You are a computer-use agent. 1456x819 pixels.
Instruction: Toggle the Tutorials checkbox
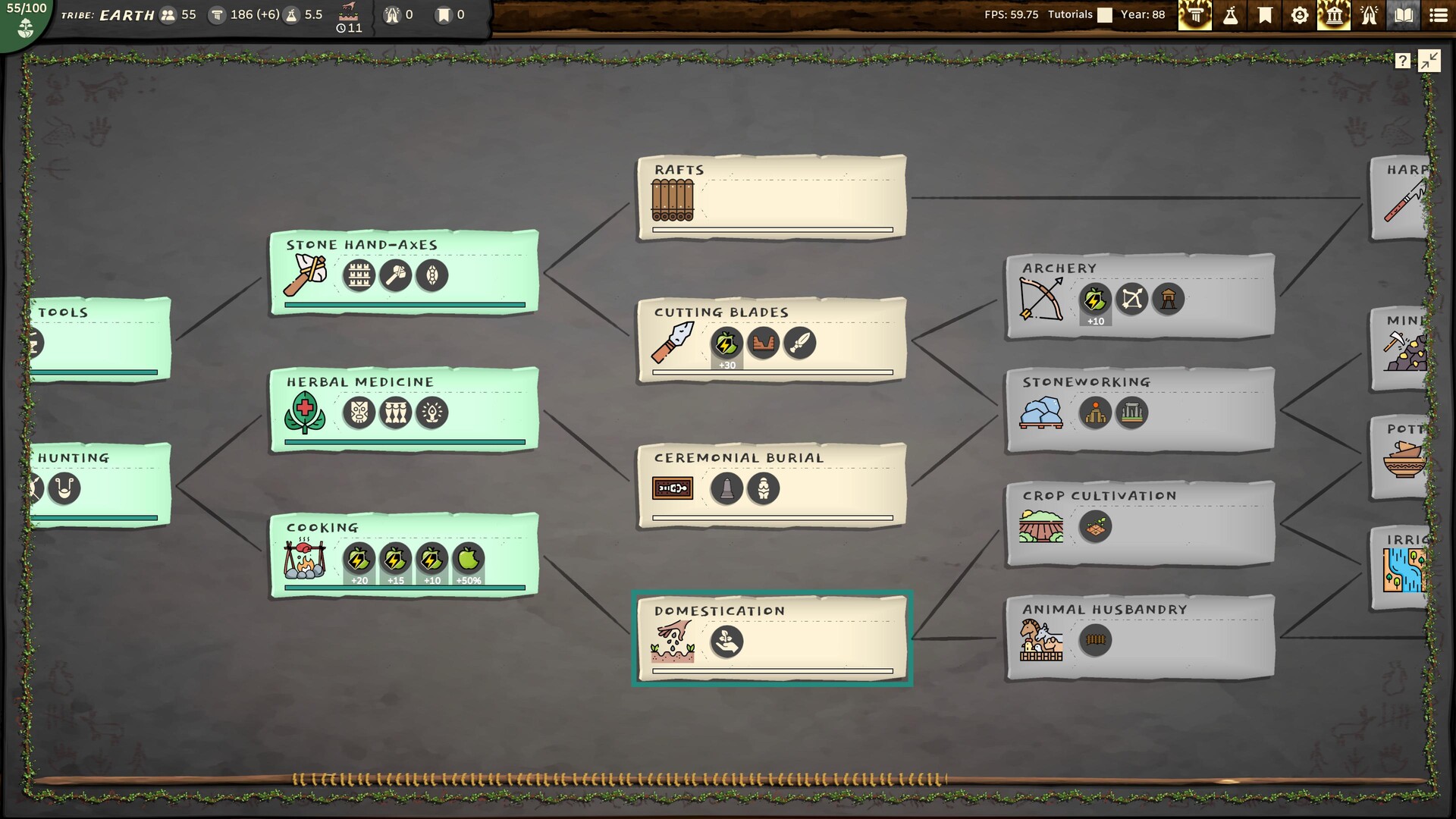tap(1105, 15)
